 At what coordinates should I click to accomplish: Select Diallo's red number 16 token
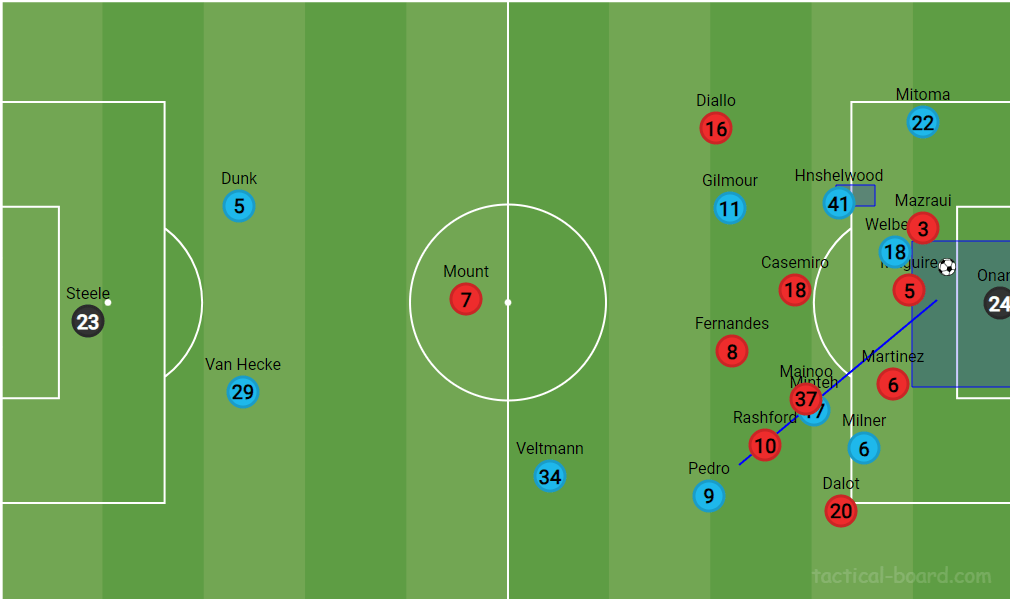[x=716, y=128]
